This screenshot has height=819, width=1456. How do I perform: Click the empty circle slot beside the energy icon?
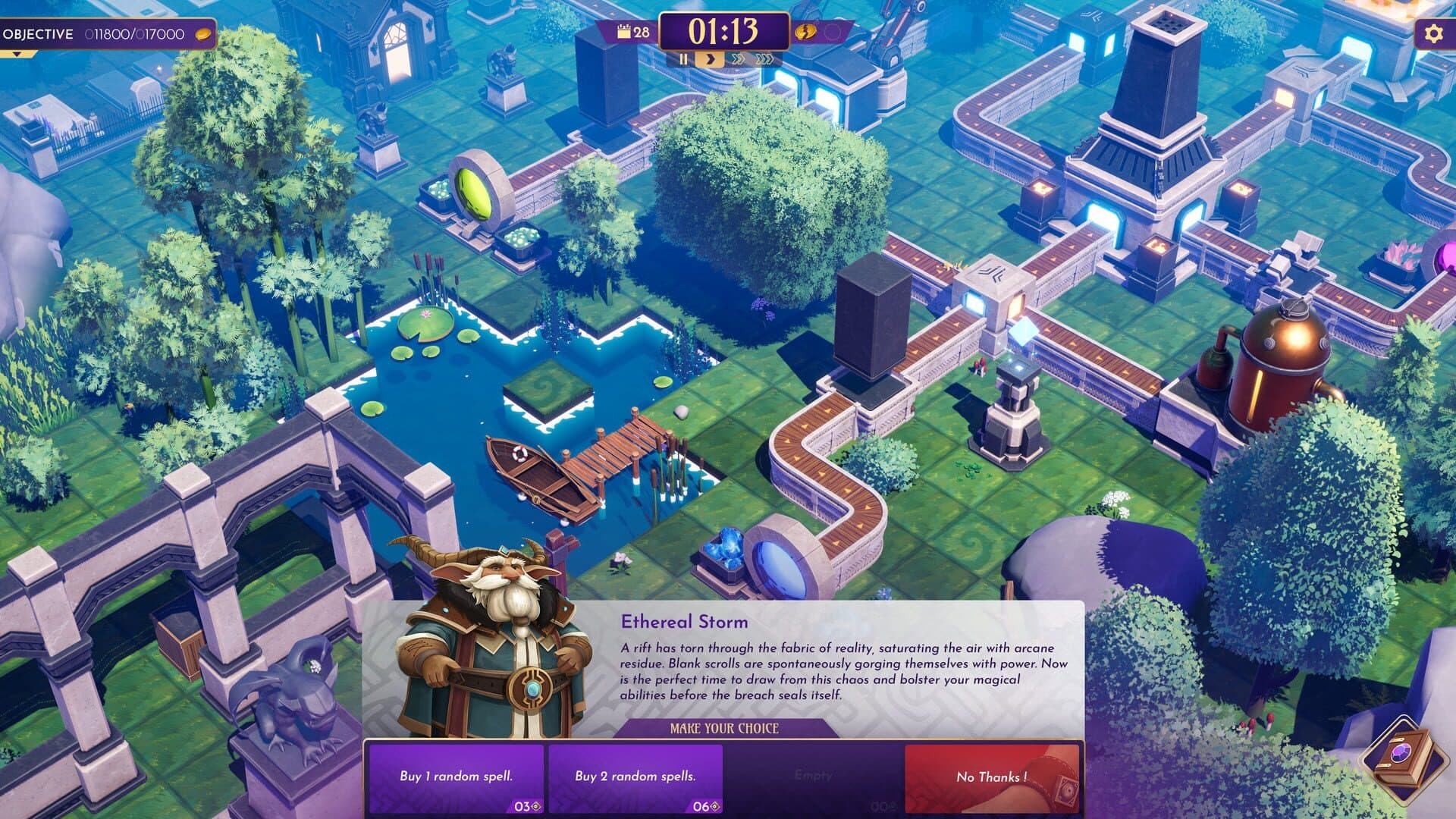831,33
